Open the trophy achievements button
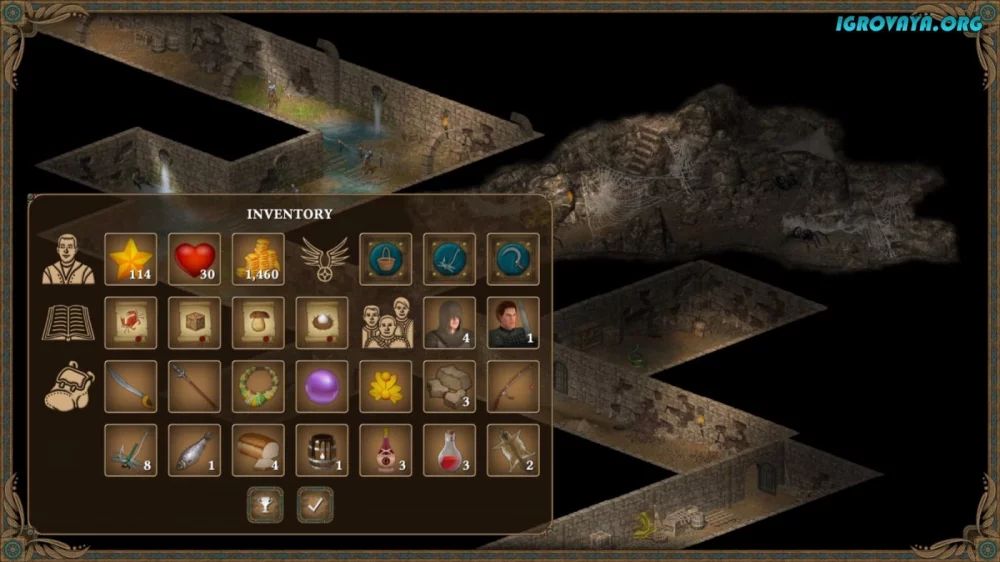 265,505
